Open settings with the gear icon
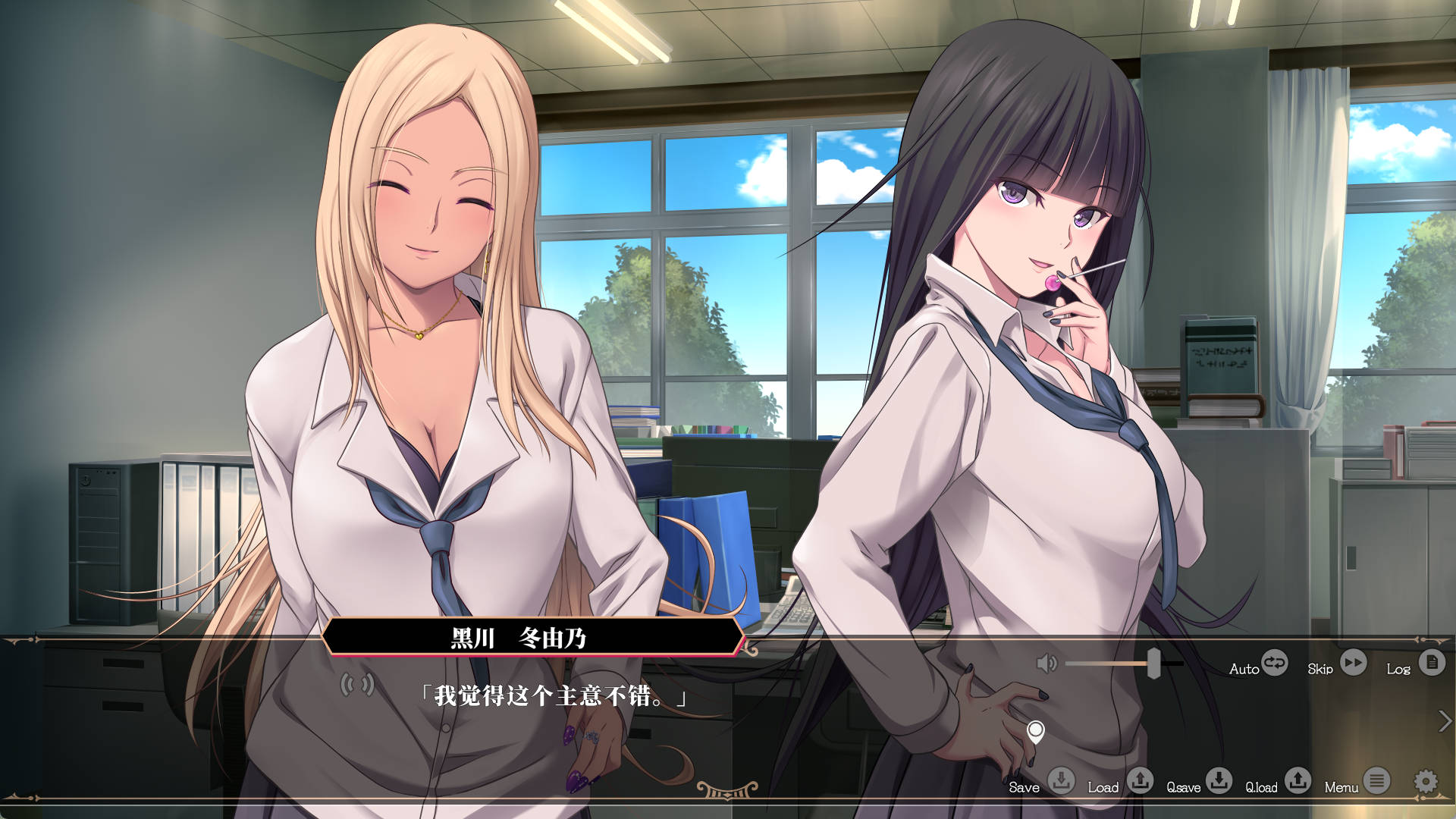This screenshot has width=1456, height=819. (x=1426, y=781)
